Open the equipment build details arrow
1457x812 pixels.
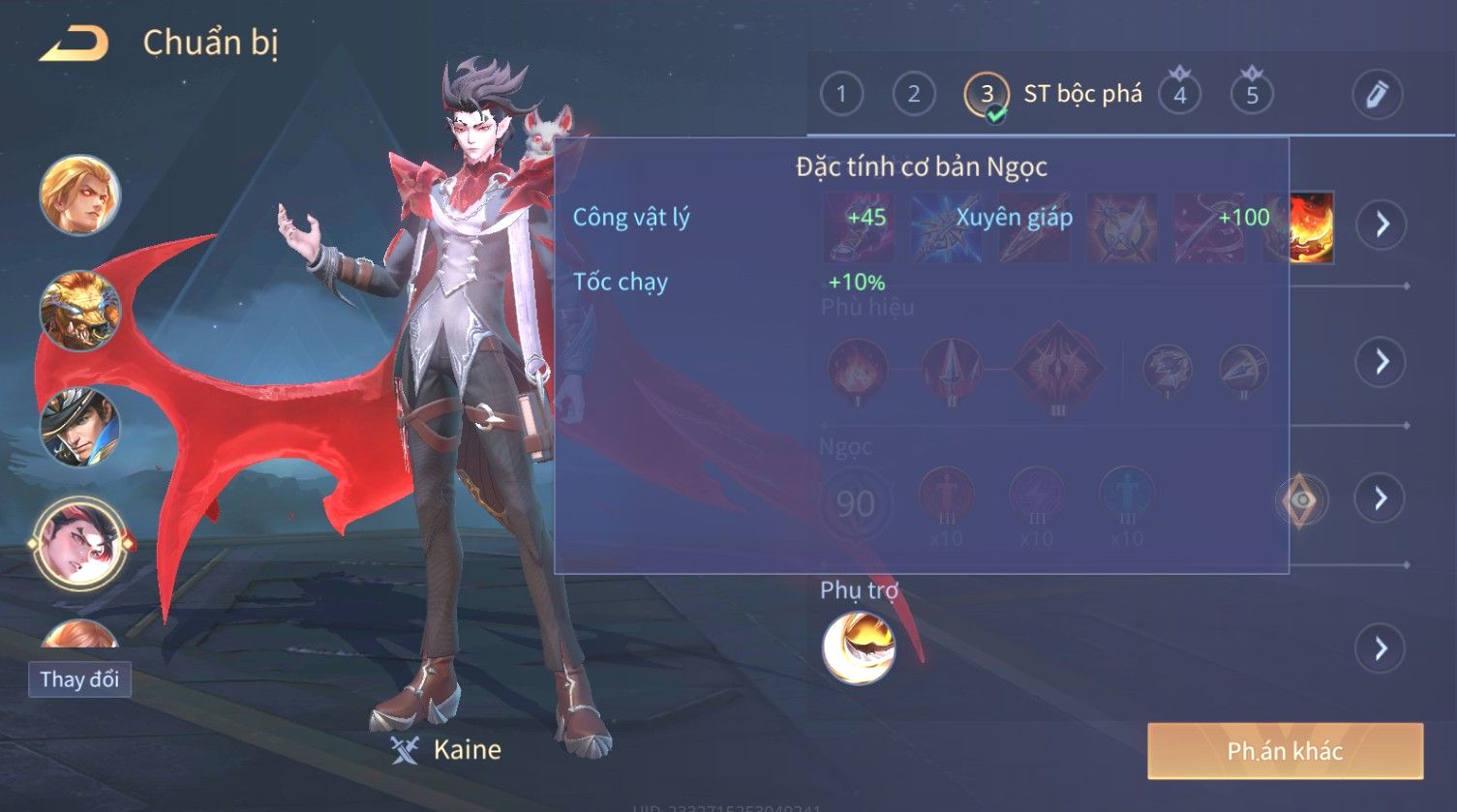click(1381, 225)
